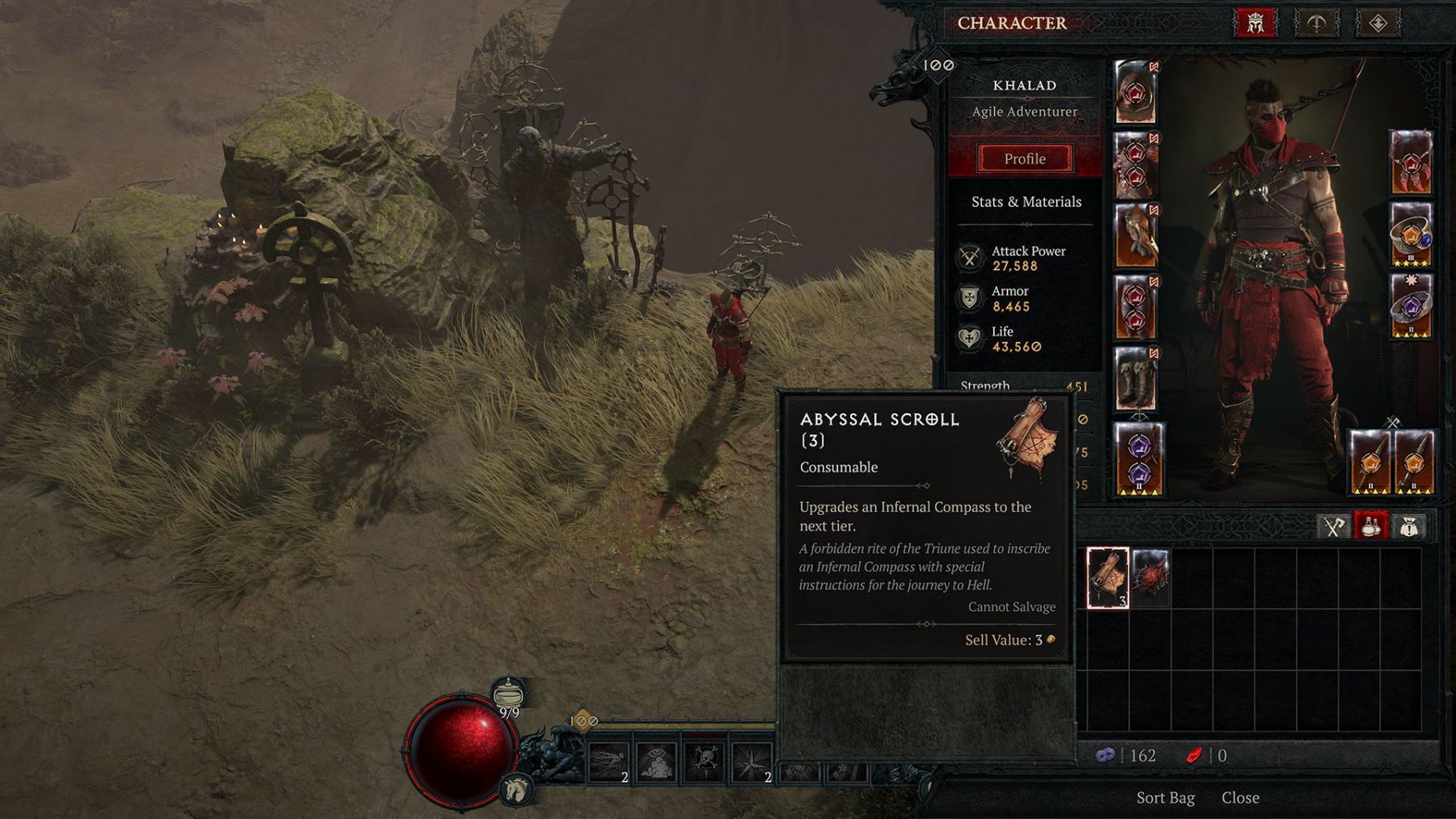Use the healing potion flask icon
This screenshot has height=819, width=1456.
click(508, 694)
